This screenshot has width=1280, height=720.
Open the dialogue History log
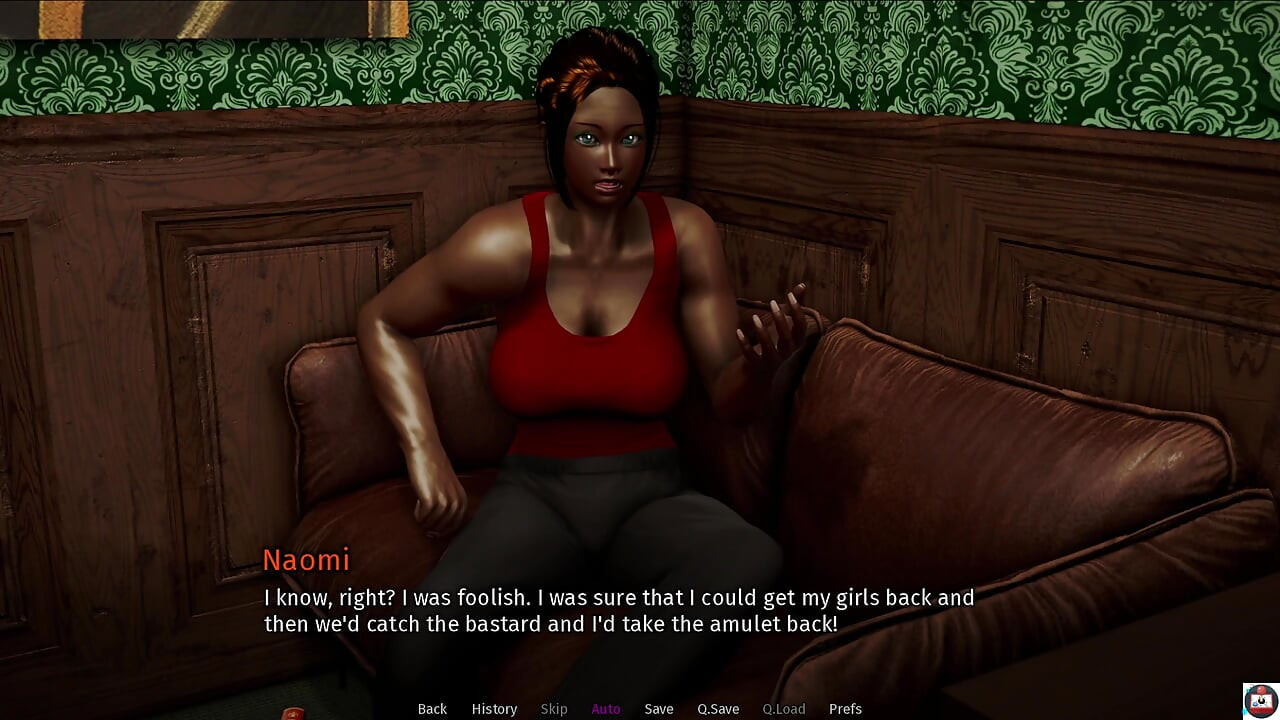coord(494,709)
